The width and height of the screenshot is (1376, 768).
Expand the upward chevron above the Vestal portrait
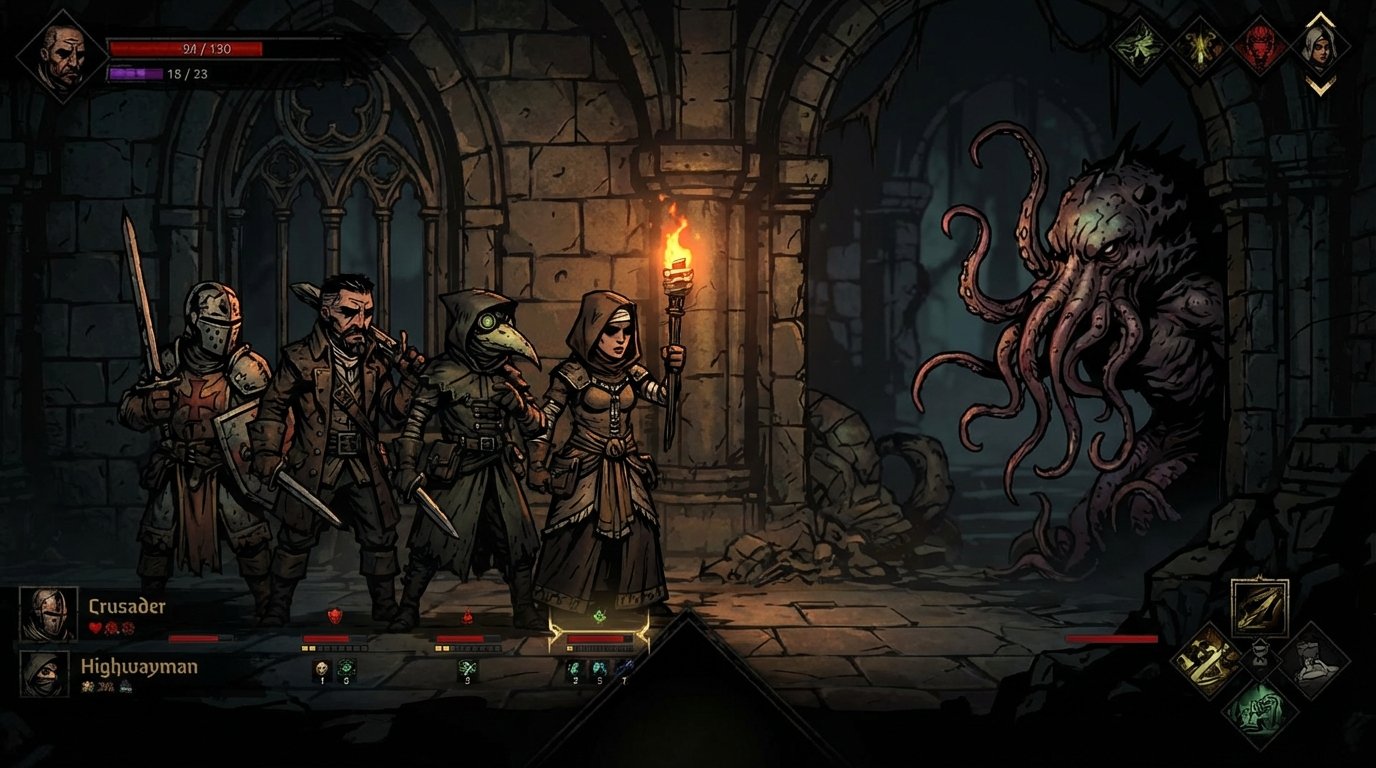tap(1321, 20)
